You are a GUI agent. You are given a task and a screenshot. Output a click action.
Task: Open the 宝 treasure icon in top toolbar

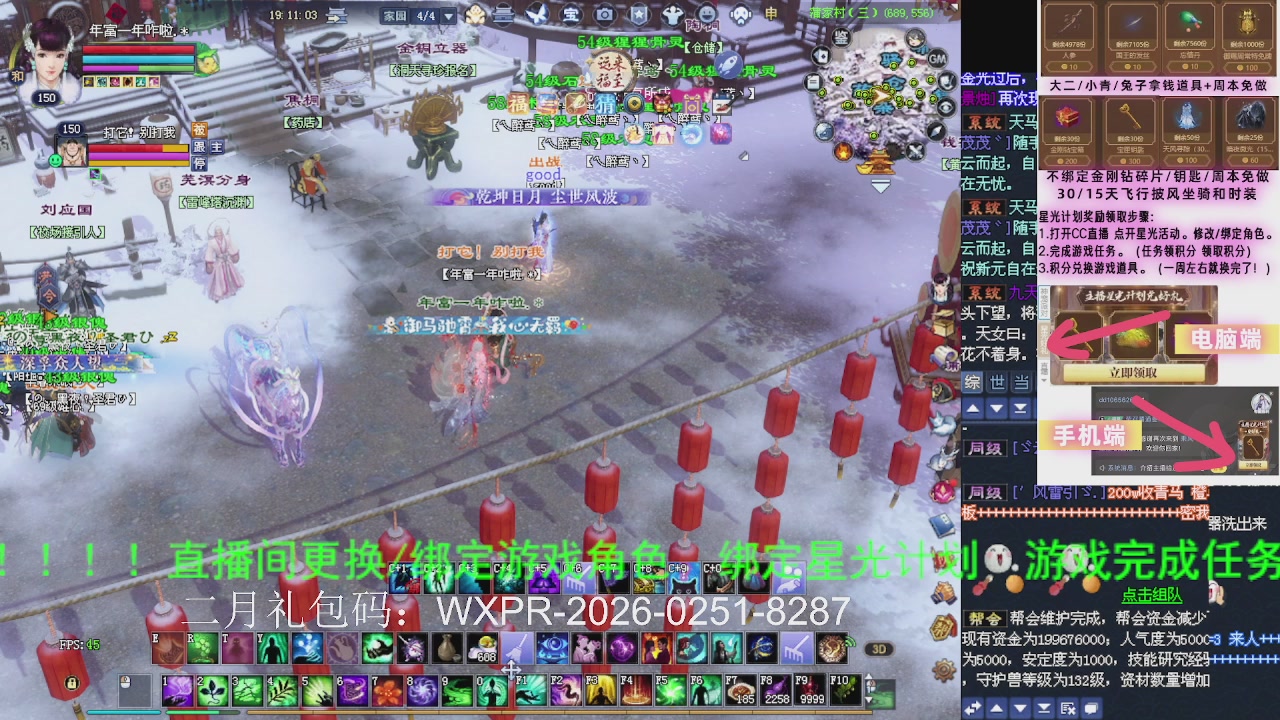click(x=572, y=15)
